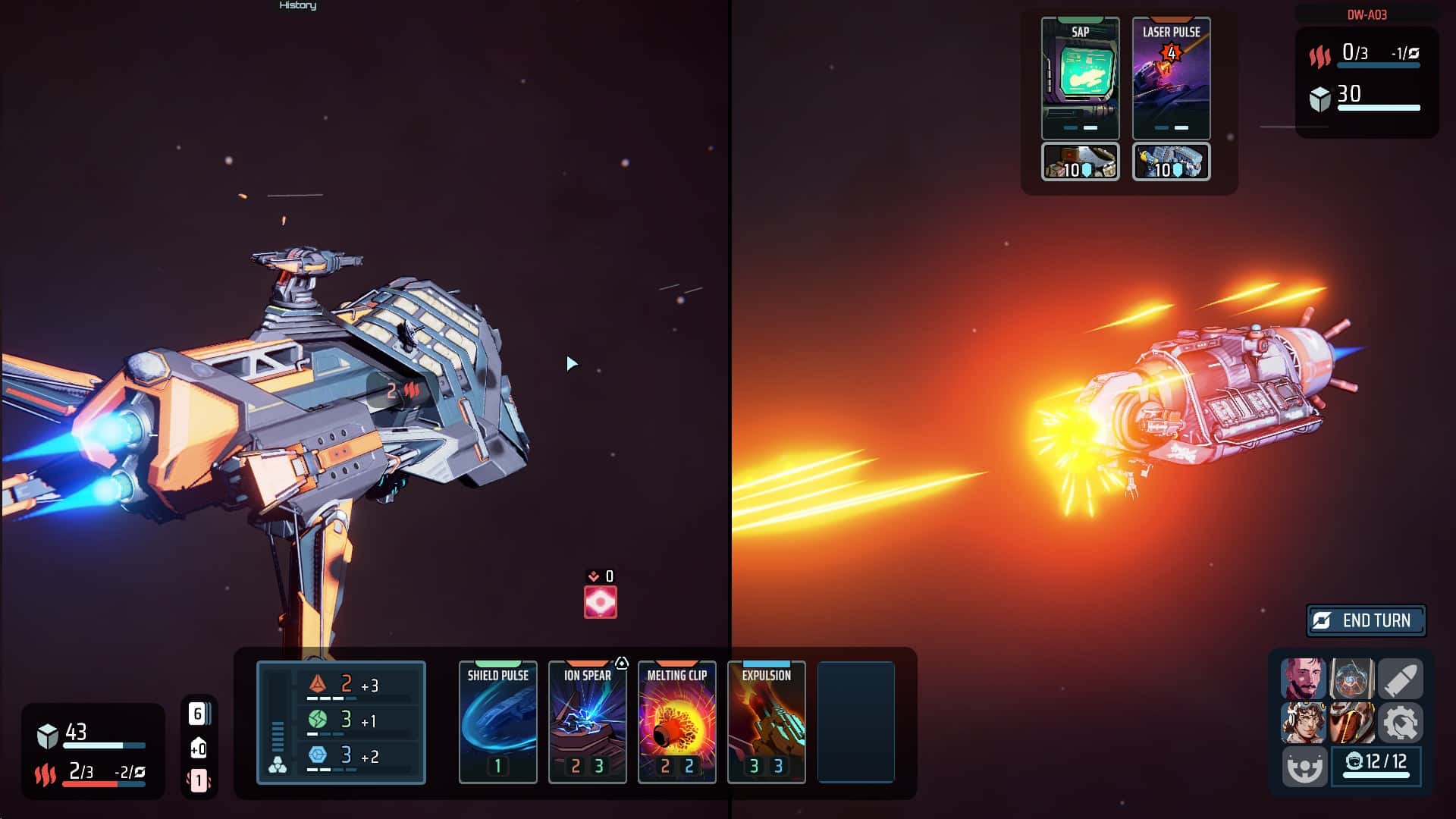Select the Ion Spear card

[x=587, y=721]
